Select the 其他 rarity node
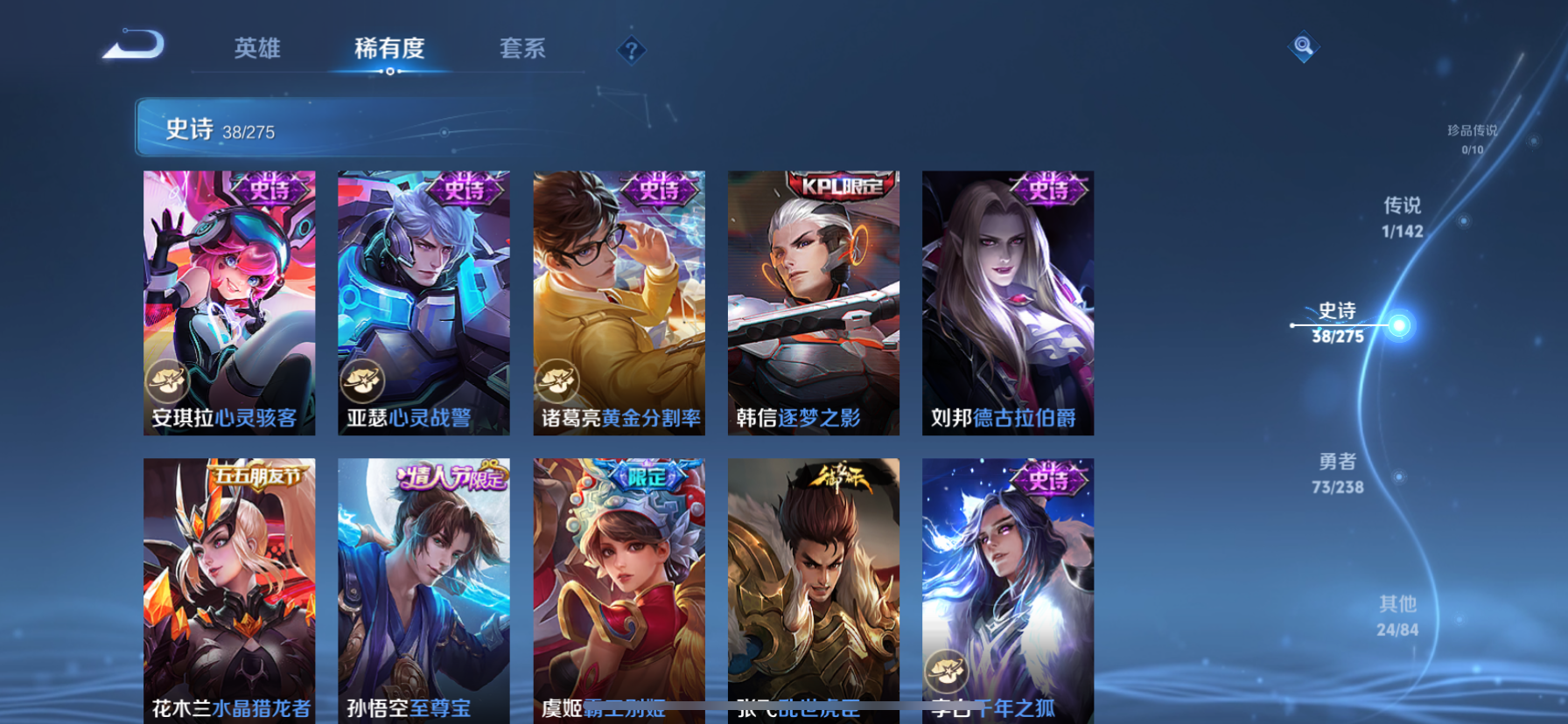 click(1397, 615)
